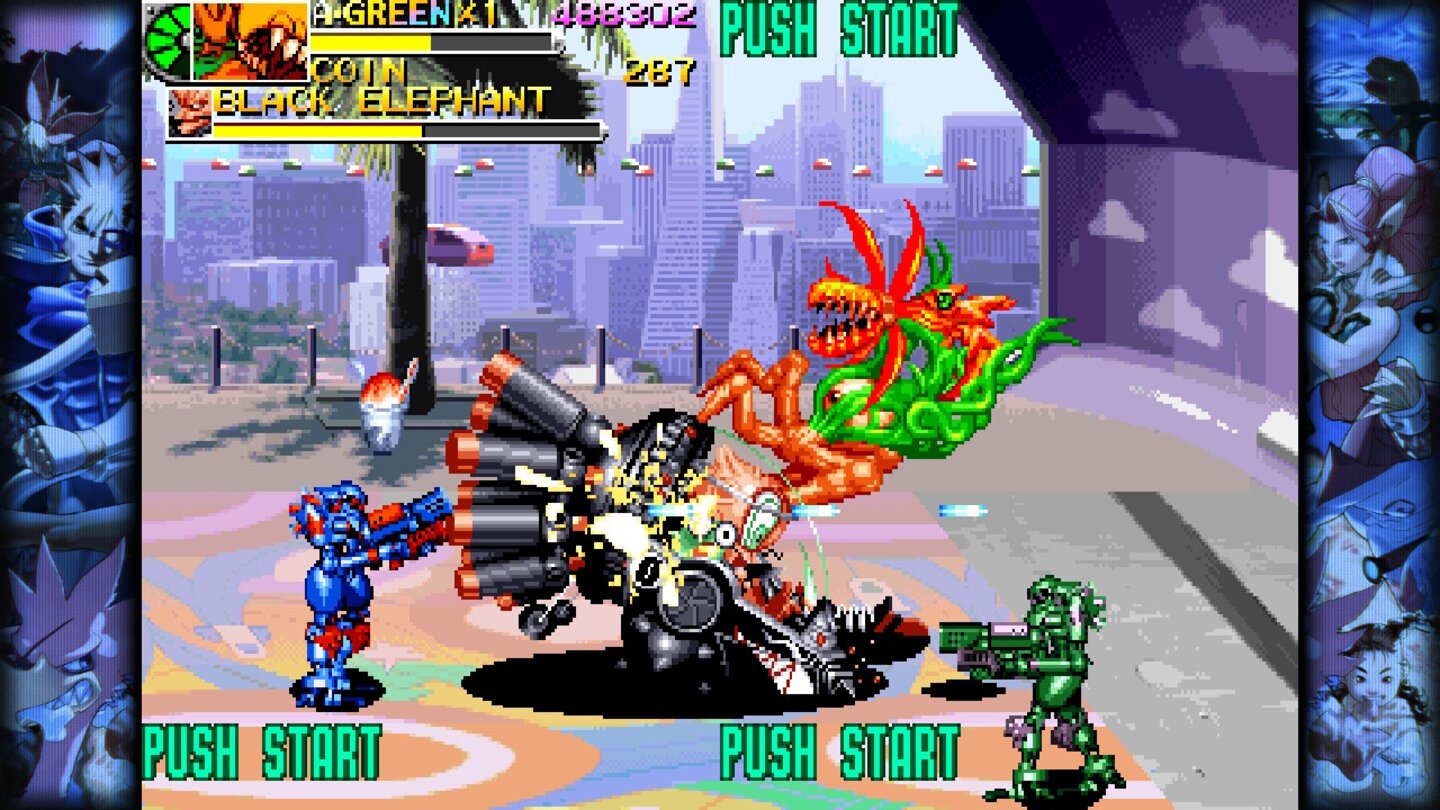
Task: Click the Black Elephant boss health bar
Action: (400, 130)
